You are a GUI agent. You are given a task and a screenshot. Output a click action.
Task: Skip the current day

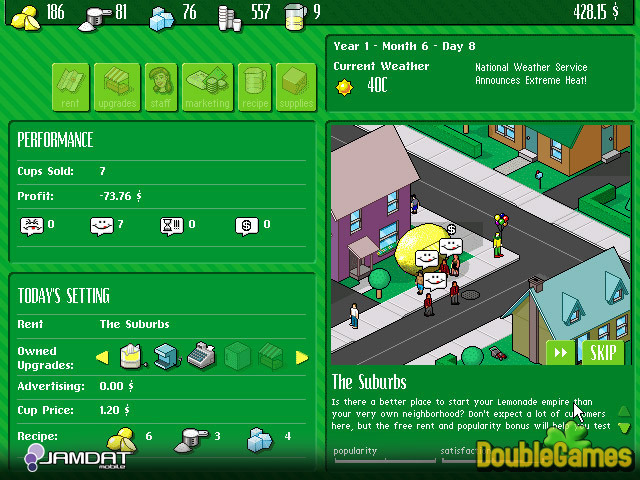pos(601,352)
